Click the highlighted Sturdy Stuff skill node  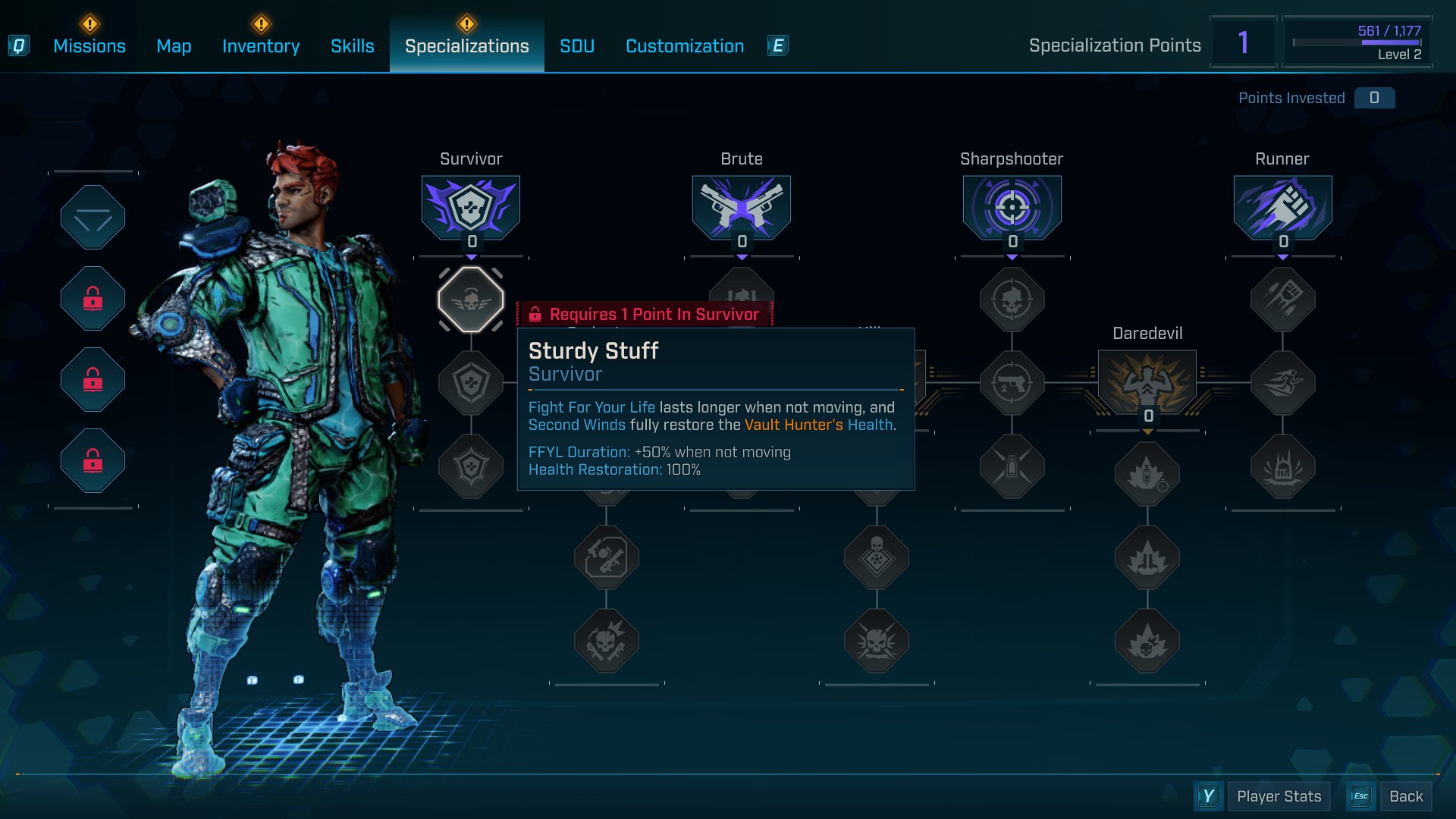point(470,299)
